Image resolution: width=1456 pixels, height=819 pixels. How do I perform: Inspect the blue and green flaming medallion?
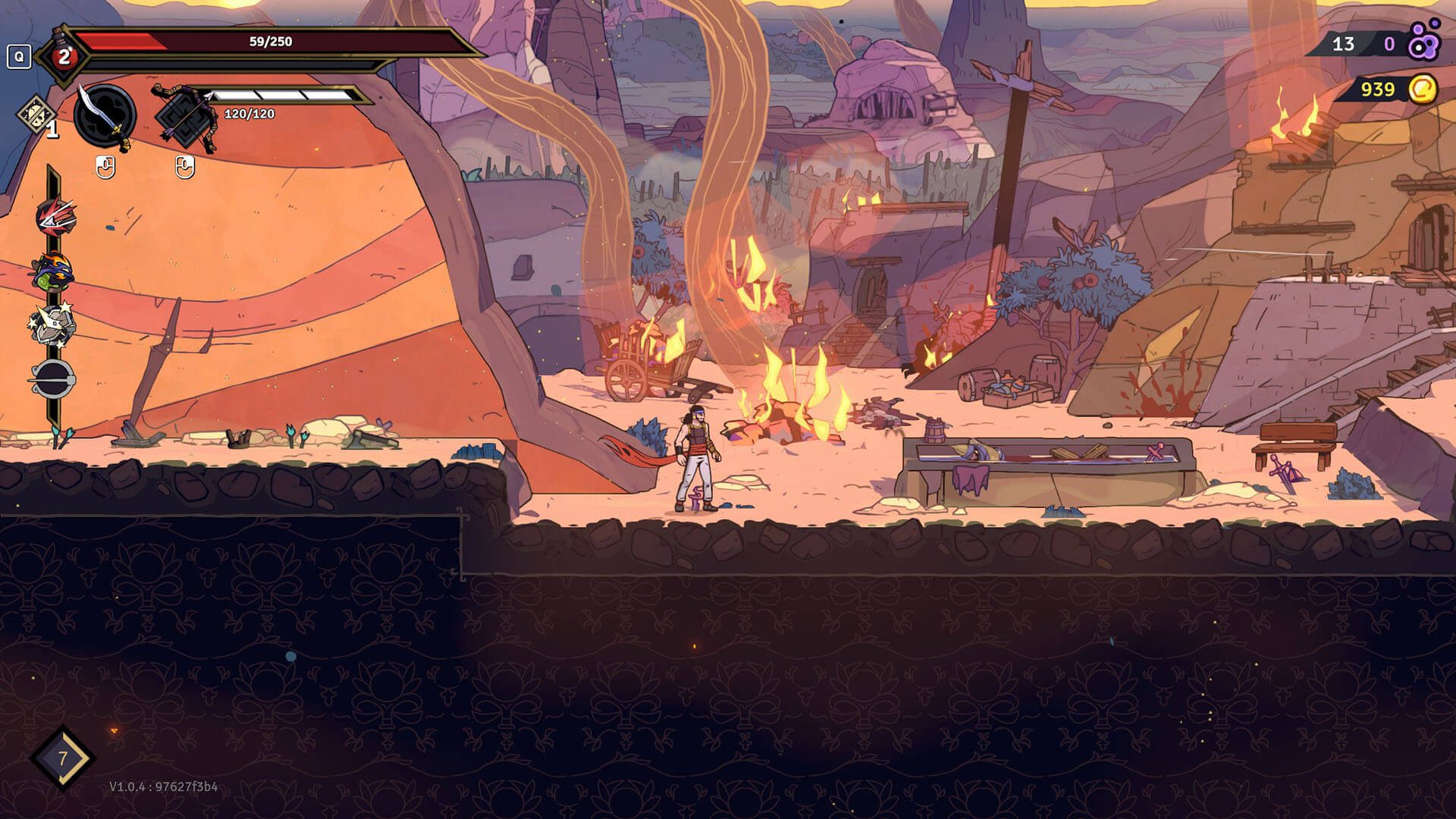(53, 271)
